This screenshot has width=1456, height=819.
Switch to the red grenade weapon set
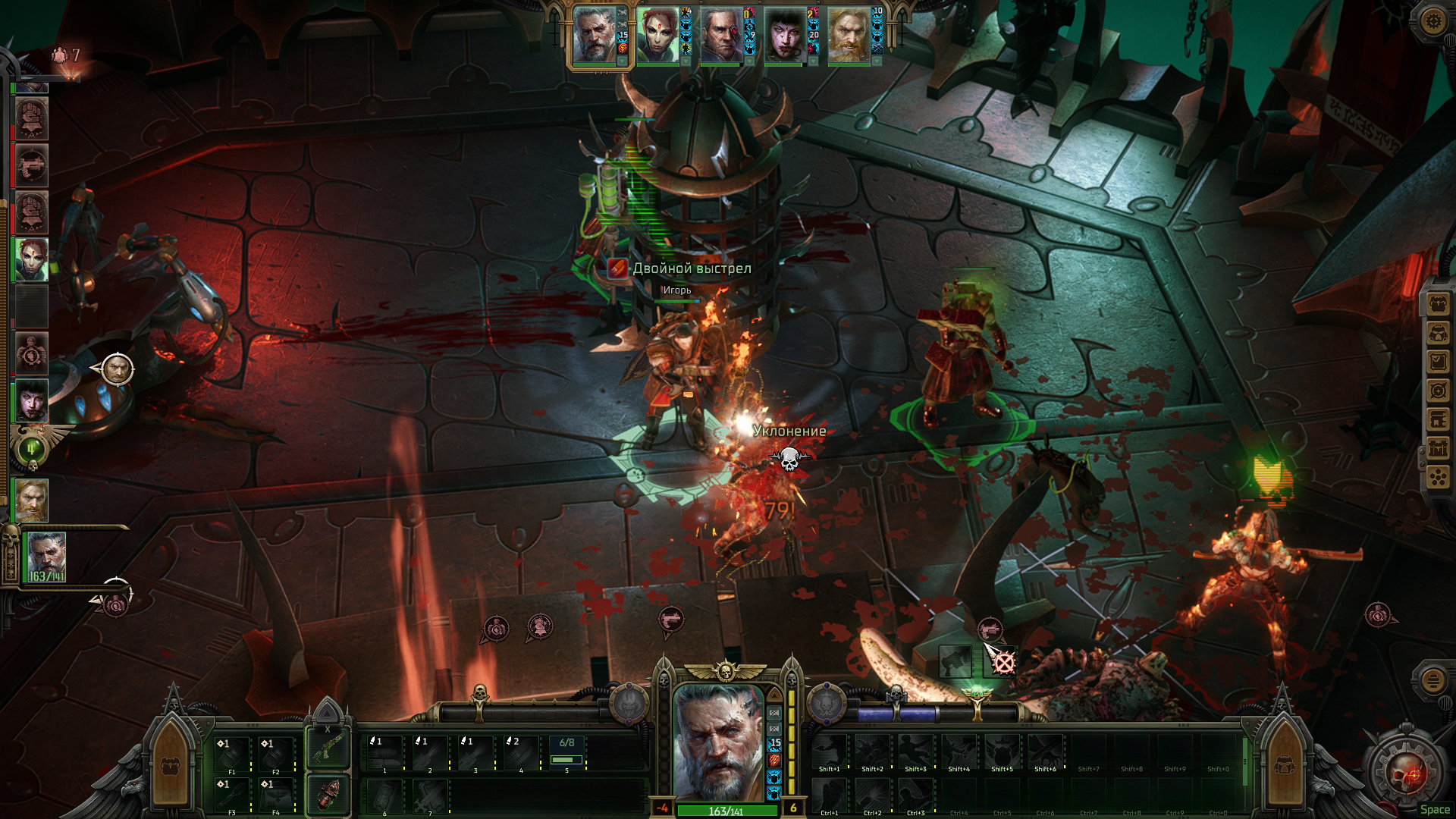[328, 794]
